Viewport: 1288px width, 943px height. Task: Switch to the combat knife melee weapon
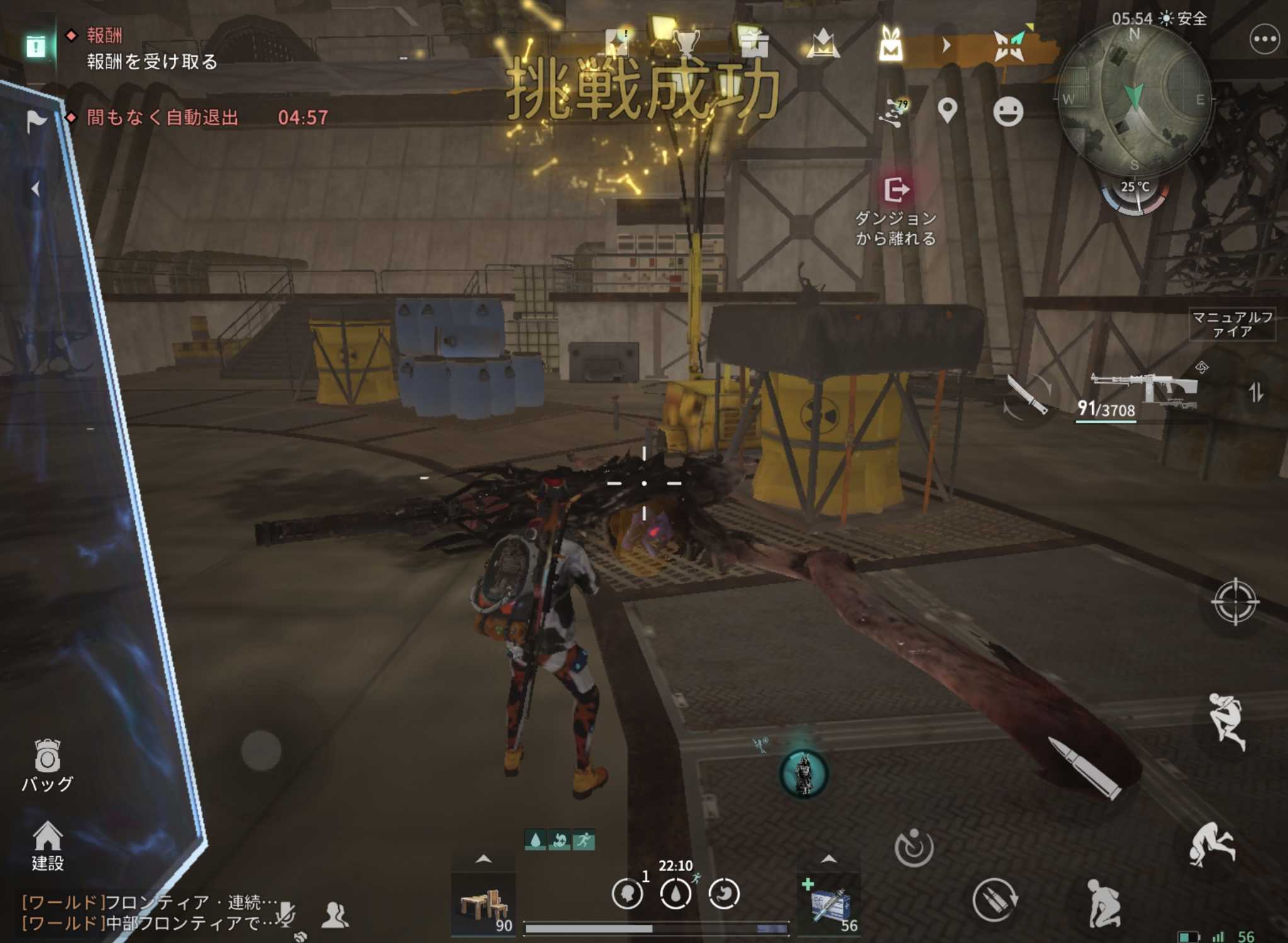(1027, 395)
